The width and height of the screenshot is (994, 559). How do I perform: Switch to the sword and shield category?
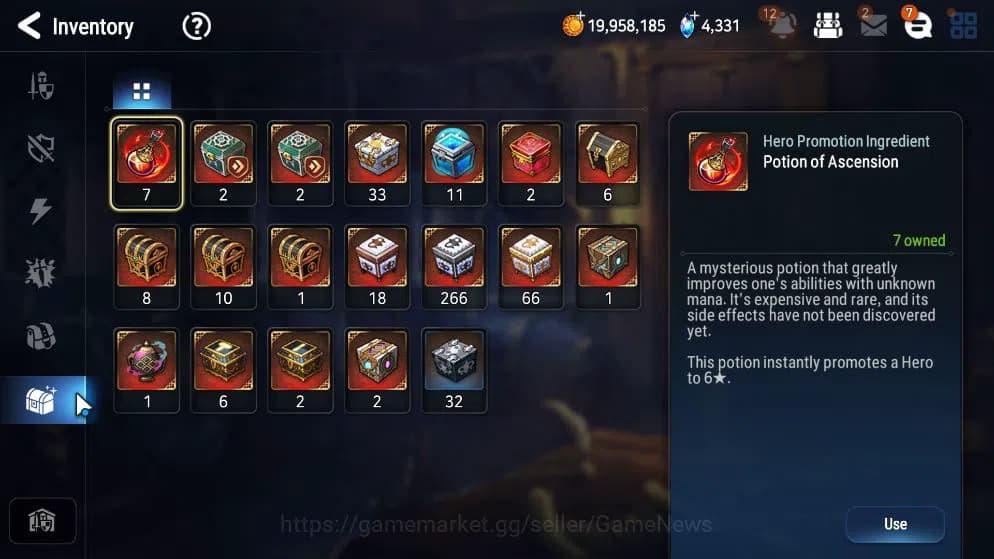[x=42, y=87]
